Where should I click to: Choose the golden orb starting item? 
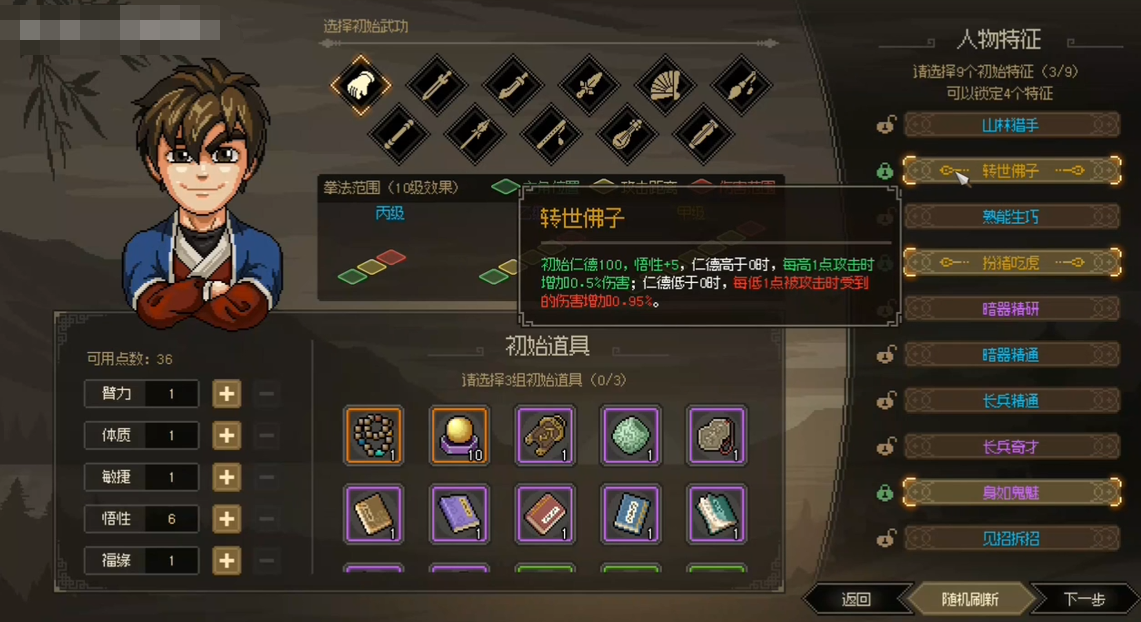click(x=459, y=435)
